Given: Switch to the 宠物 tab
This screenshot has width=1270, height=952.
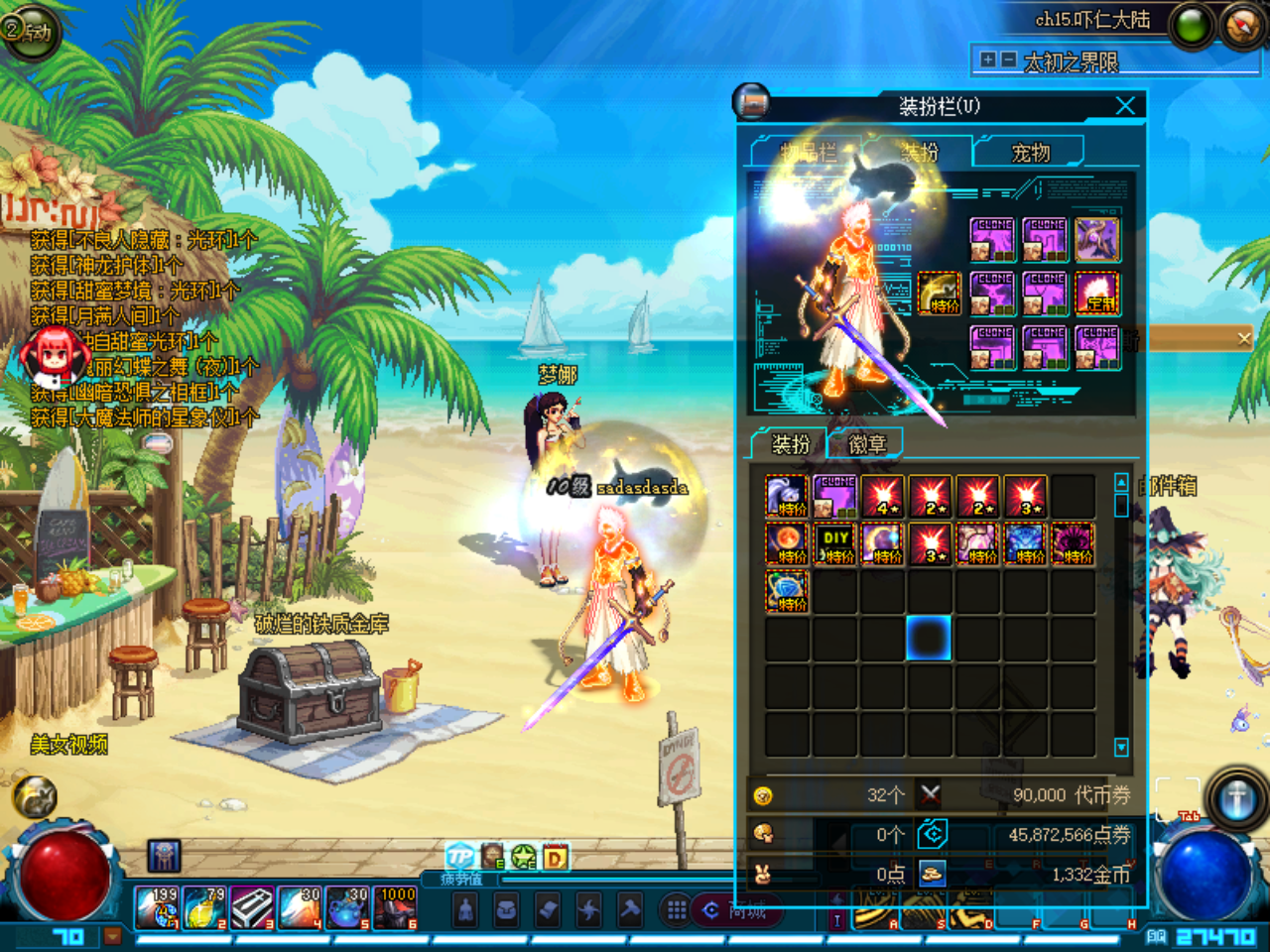Looking at the screenshot, I should coord(1029,152).
